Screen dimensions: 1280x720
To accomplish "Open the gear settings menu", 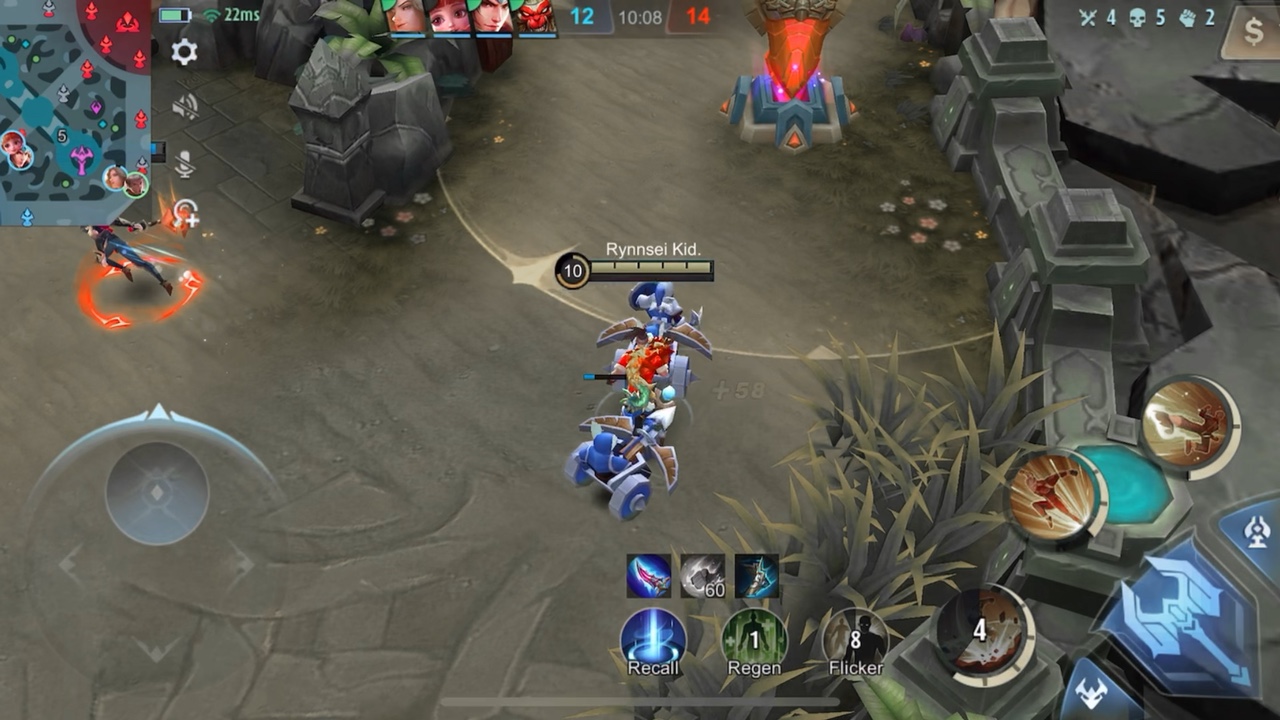I will click(x=184, y=52).
